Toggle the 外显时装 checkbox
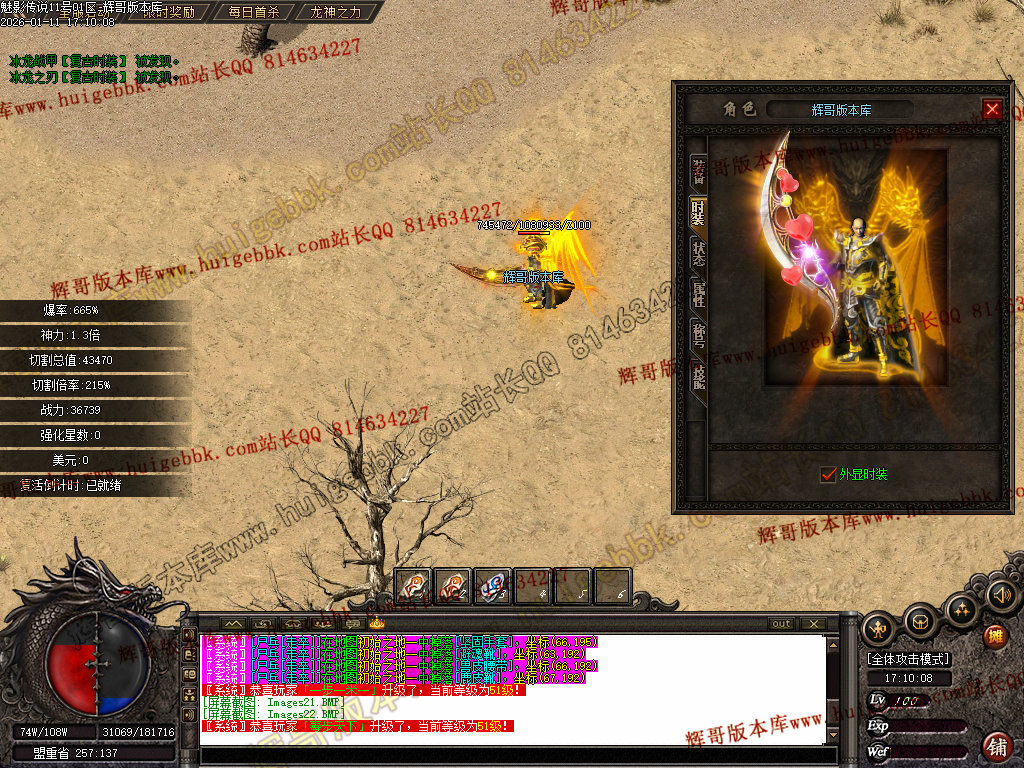 (x=828, y=474)
